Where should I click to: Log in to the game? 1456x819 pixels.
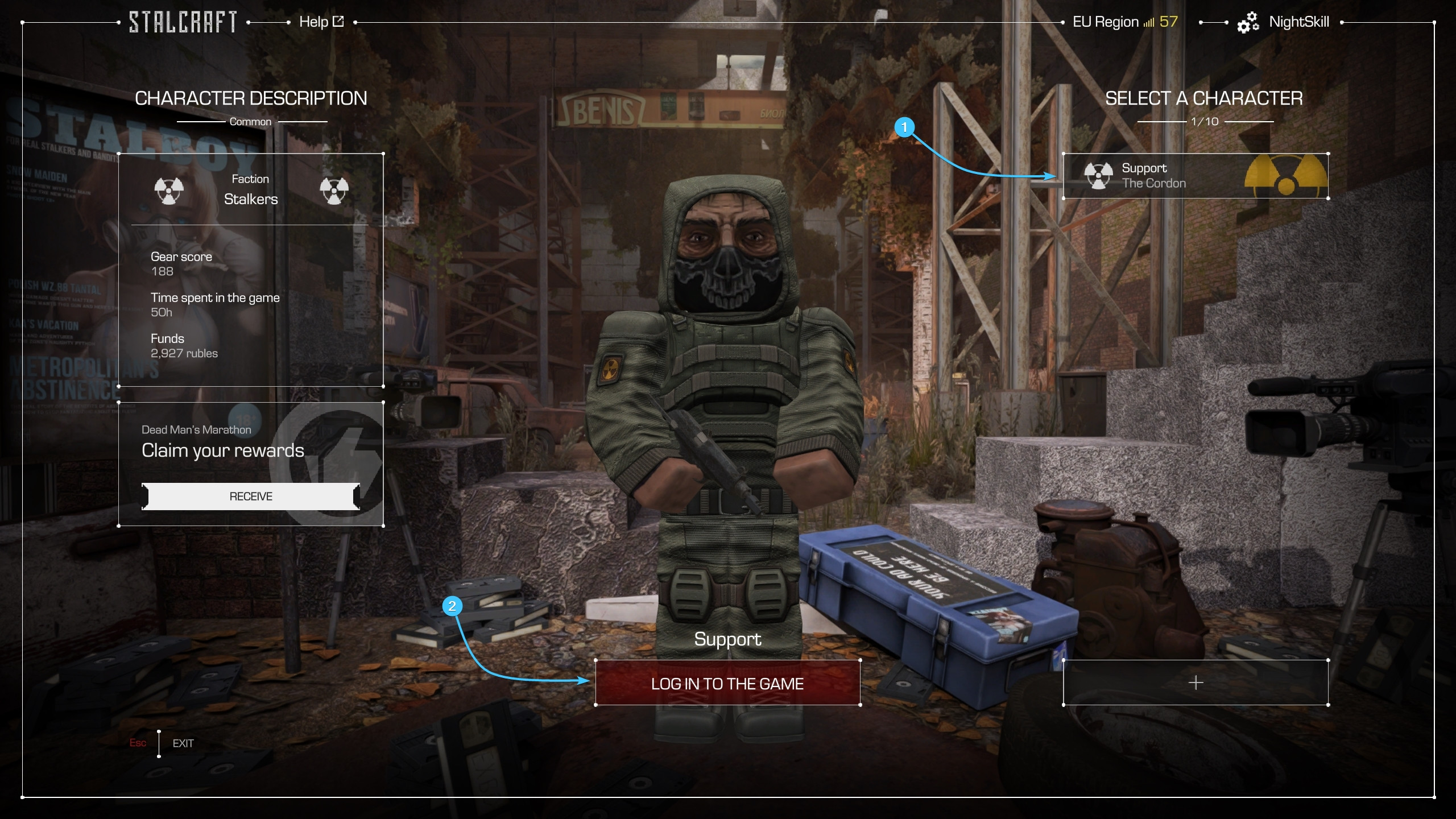(x=727, y=683)
